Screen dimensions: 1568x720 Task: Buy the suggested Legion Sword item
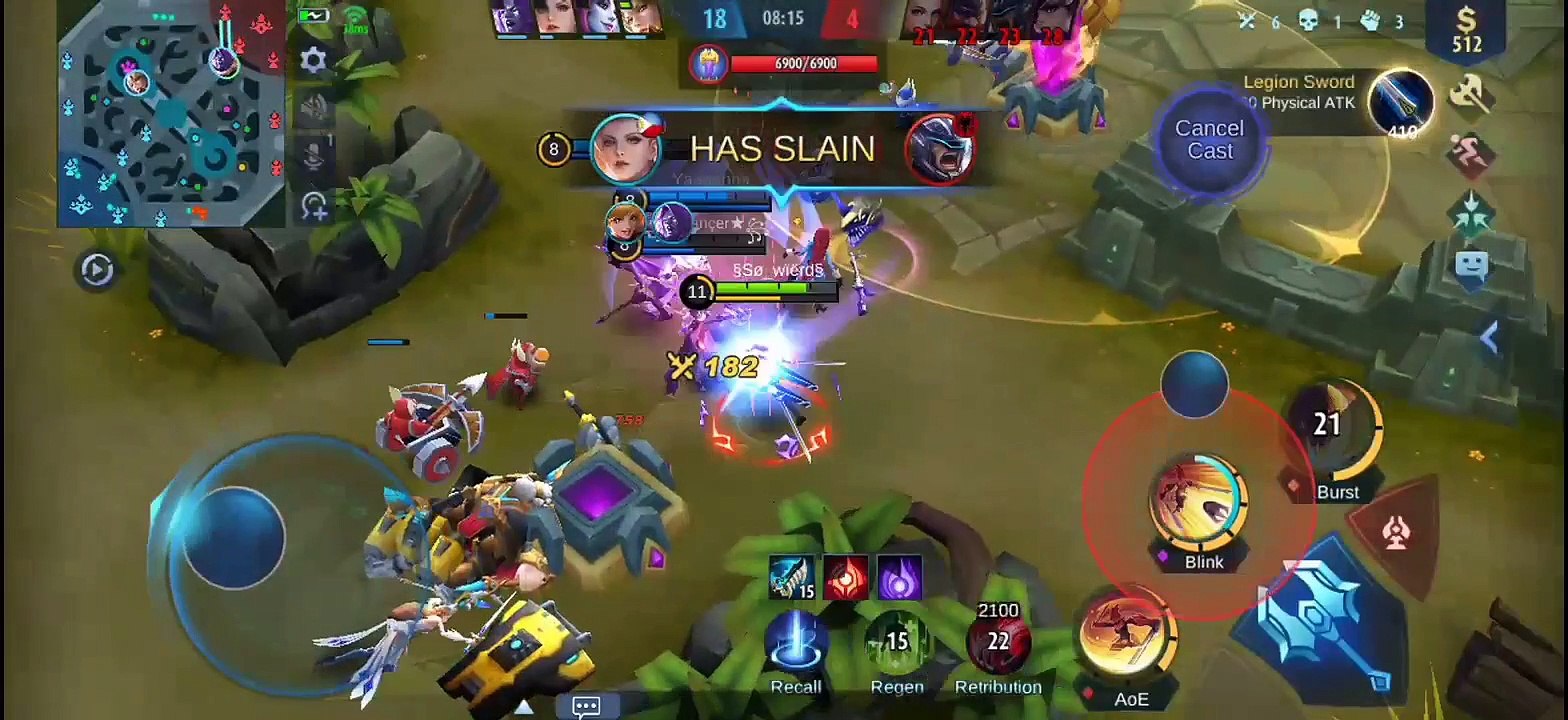(1401, 102)
